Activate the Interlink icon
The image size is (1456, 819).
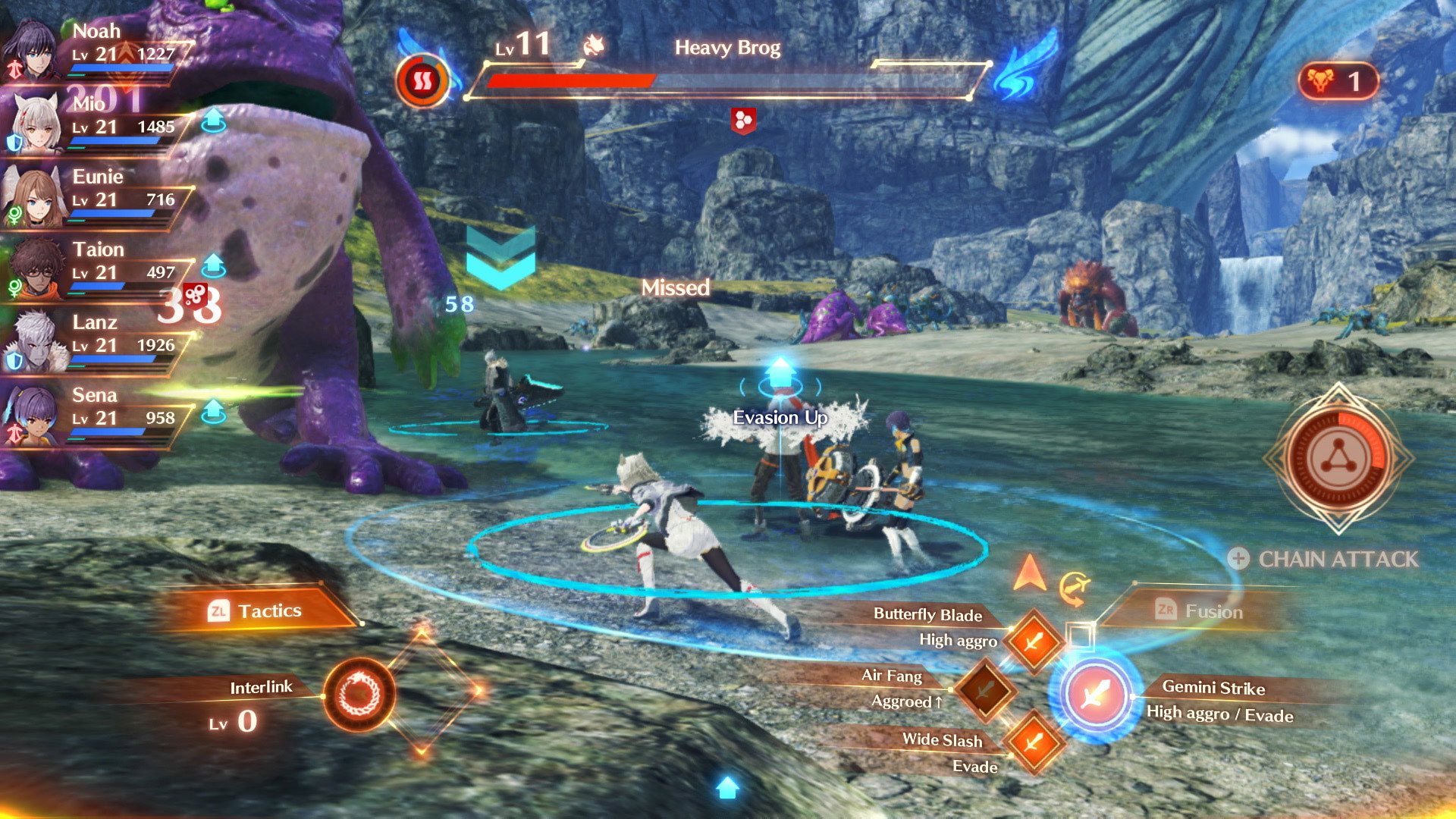pyautogui.click(x=359, y=695)
